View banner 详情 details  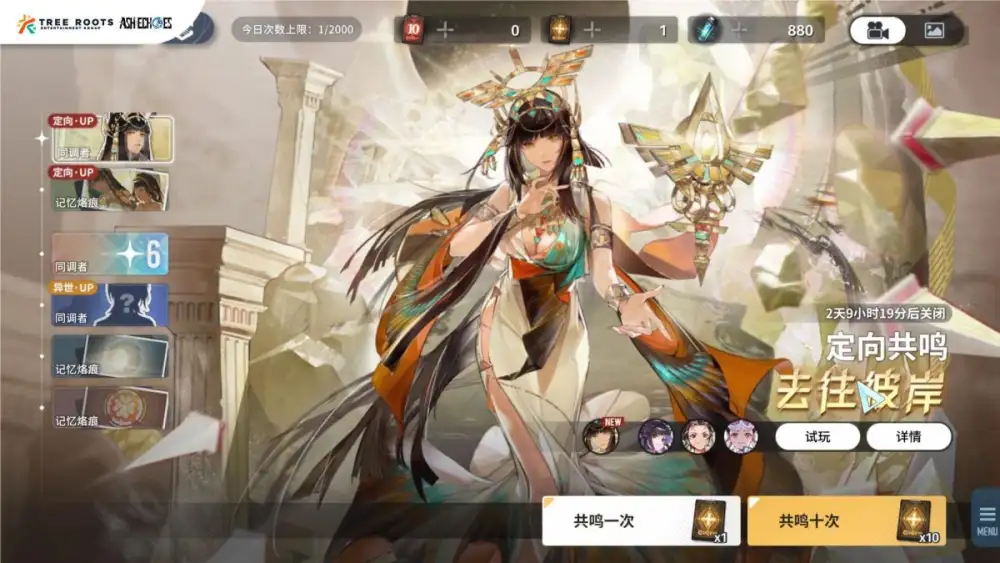click(908, 437)
